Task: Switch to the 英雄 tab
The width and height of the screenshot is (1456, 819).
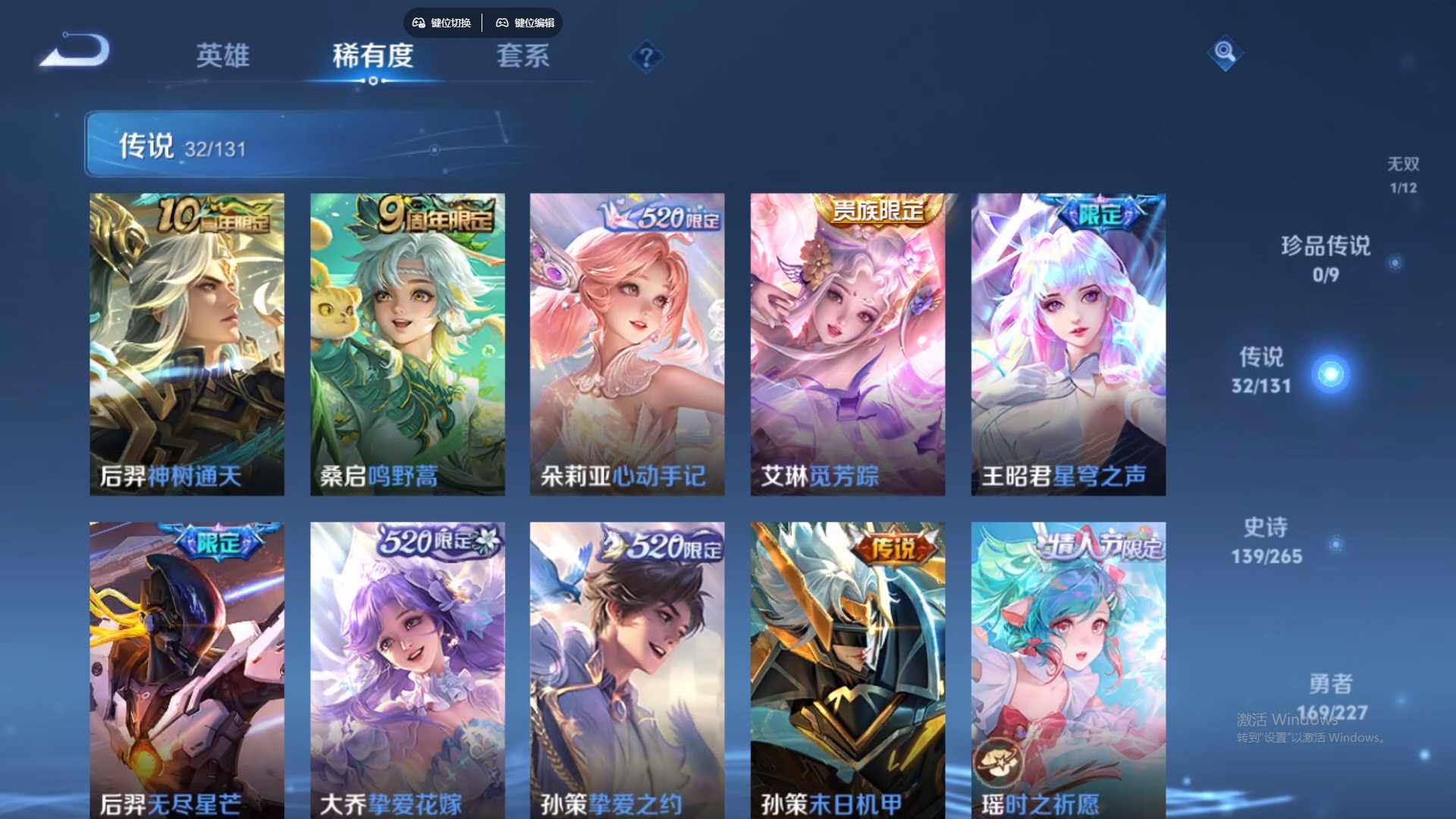Action: point(224,57)
